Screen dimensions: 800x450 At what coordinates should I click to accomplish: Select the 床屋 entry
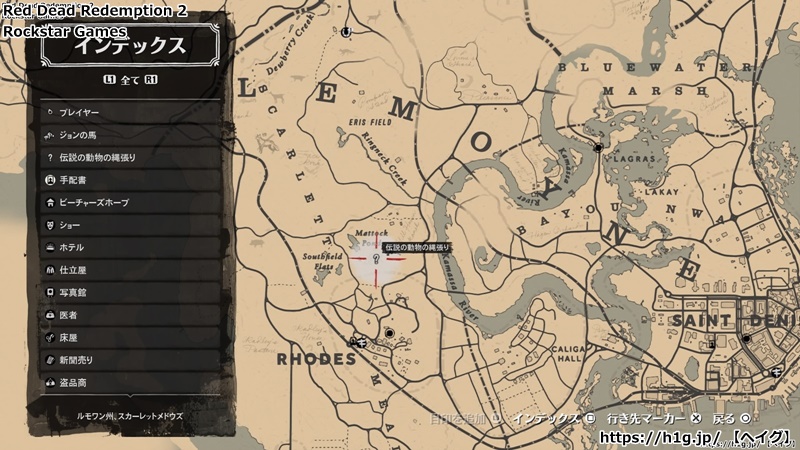click(x=130, y=338)
